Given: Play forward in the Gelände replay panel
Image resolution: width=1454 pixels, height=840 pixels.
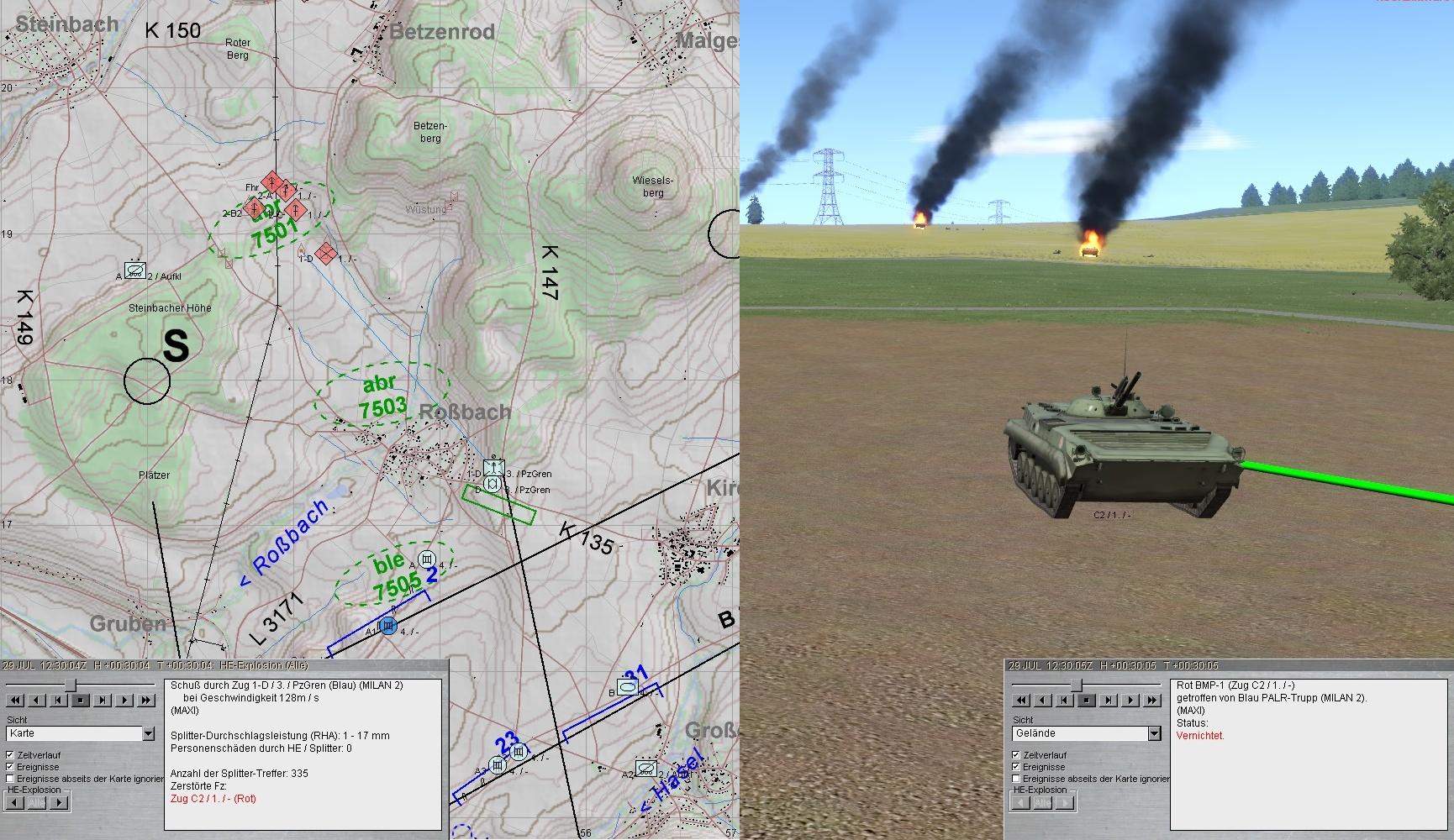Looking at the screenshot, I should pos(1130,700).
